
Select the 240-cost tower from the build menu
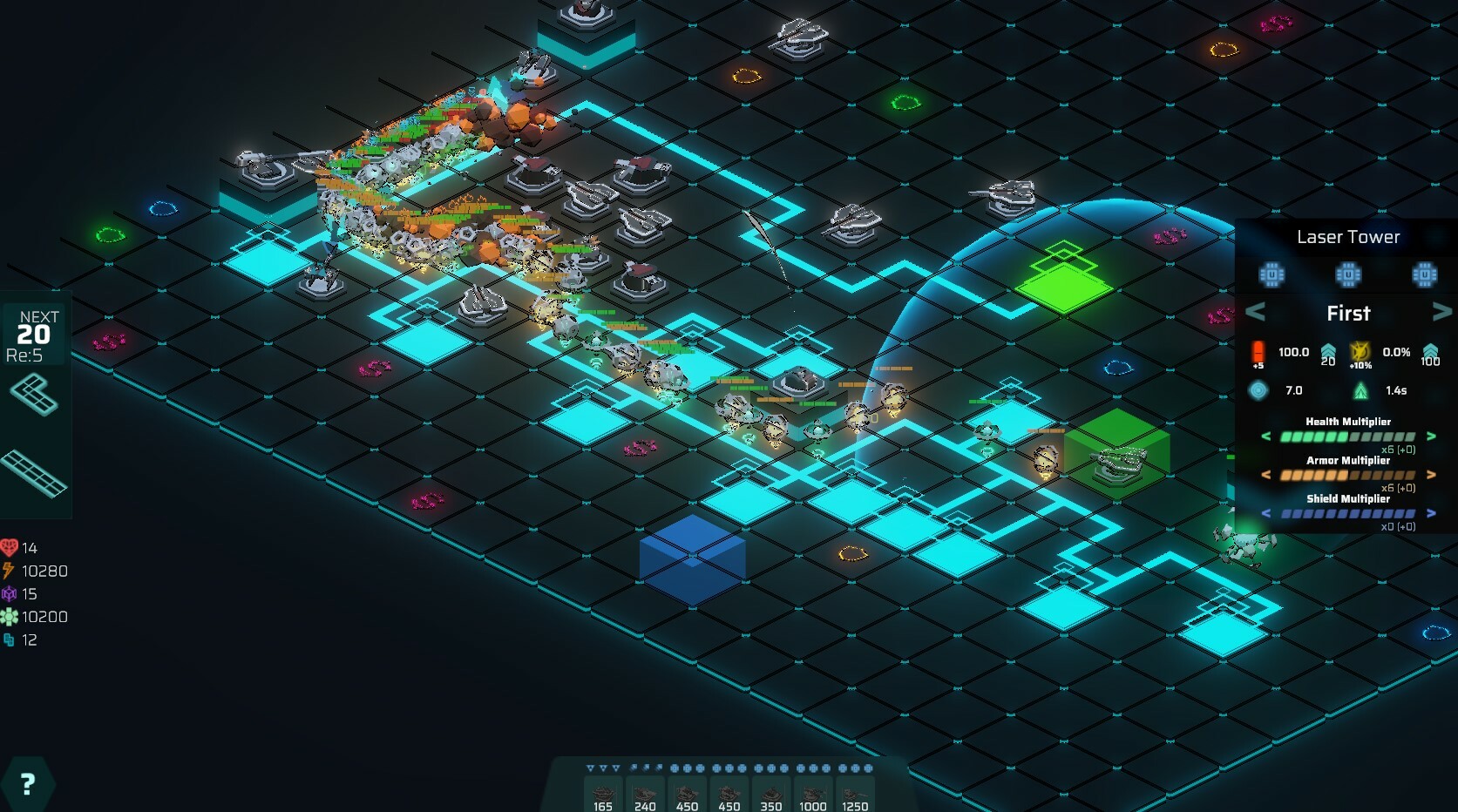coord(645,793)
